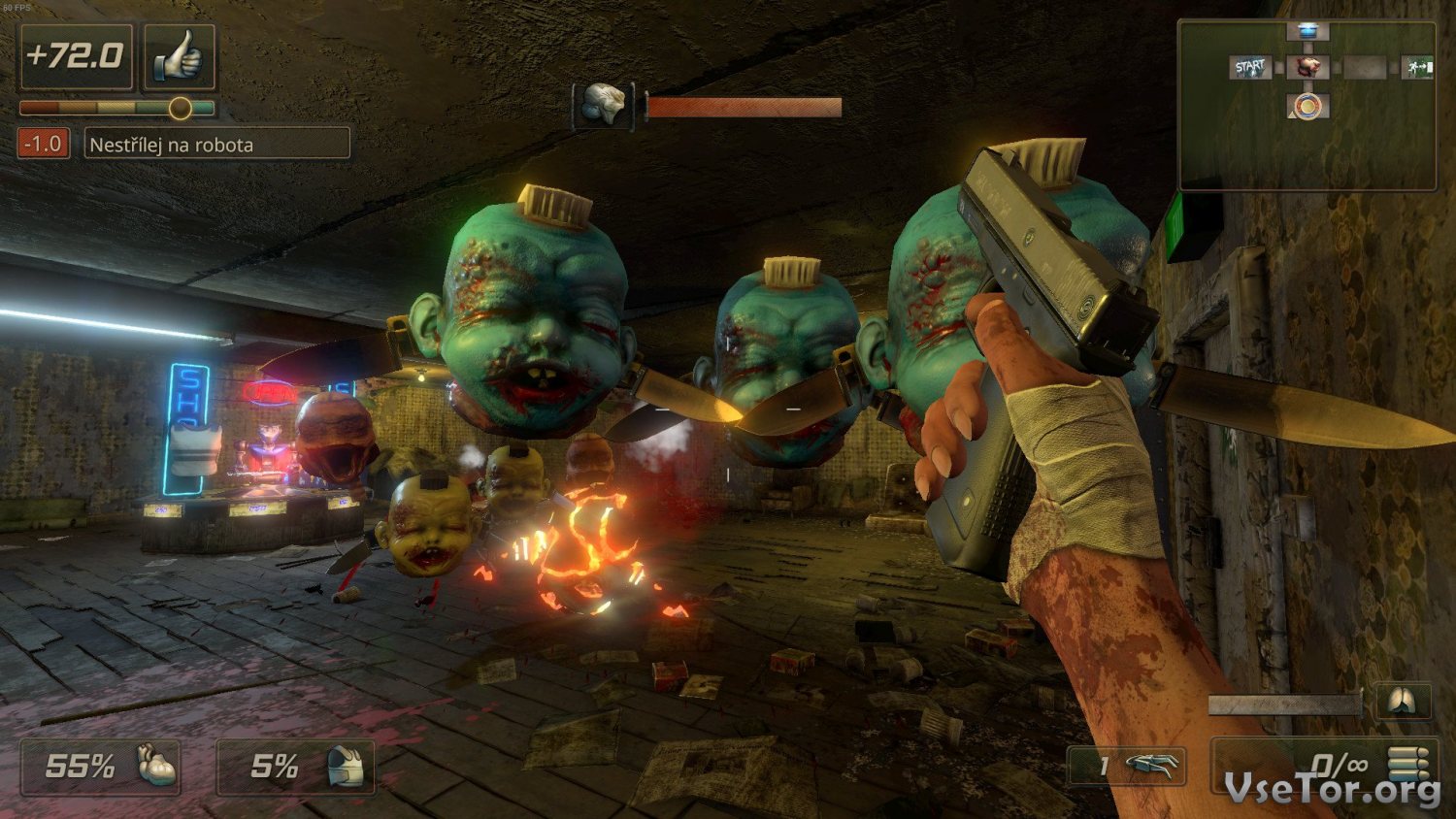Select the 'Nestřílej na robota' objective notice
This screenshot has height=819, width=1456.
[x=216, y=145]
